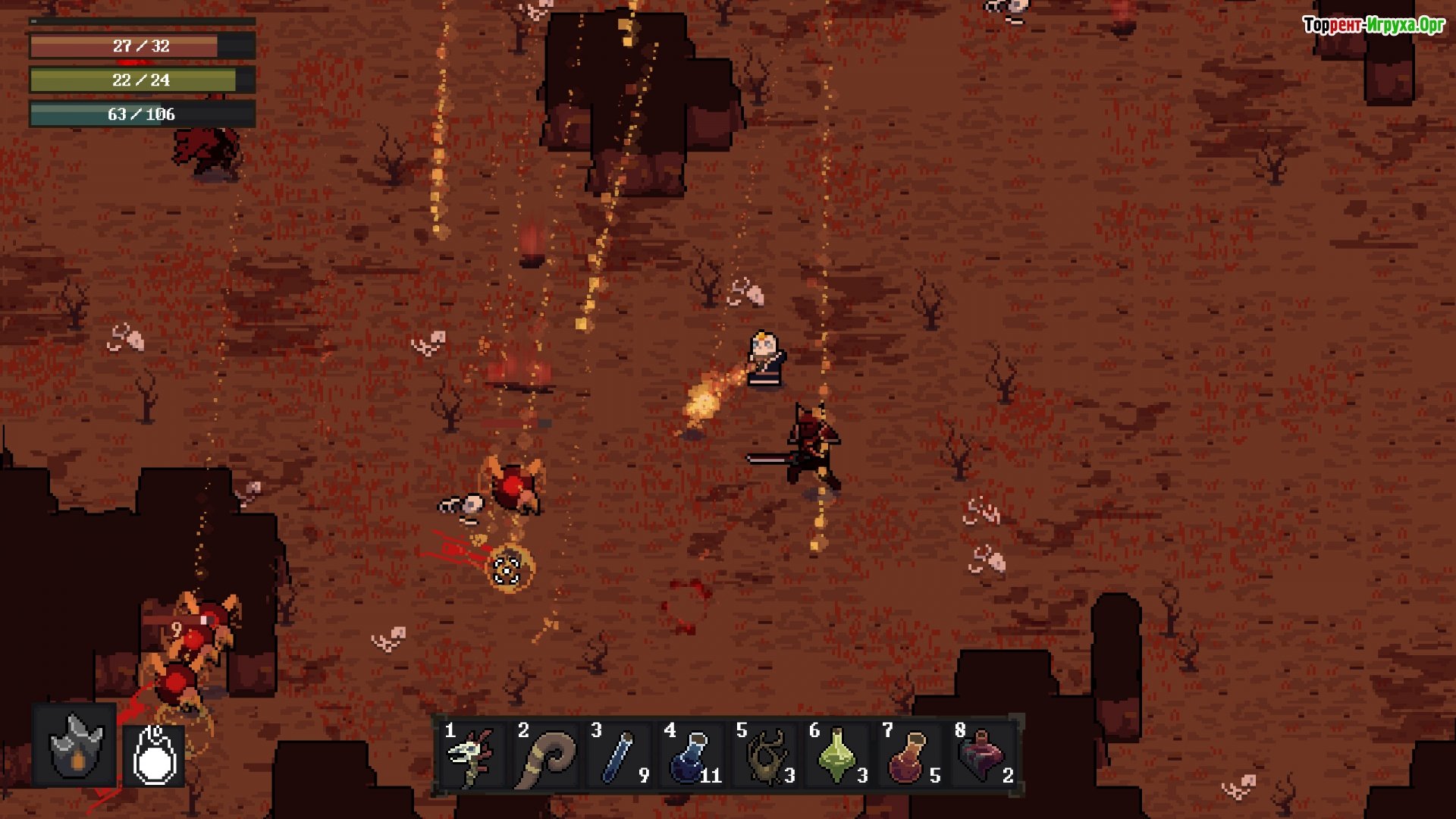Screen dimensions: 1456x819
Task: Select the curled staff in hotbar slot 2
Action: 544,755
